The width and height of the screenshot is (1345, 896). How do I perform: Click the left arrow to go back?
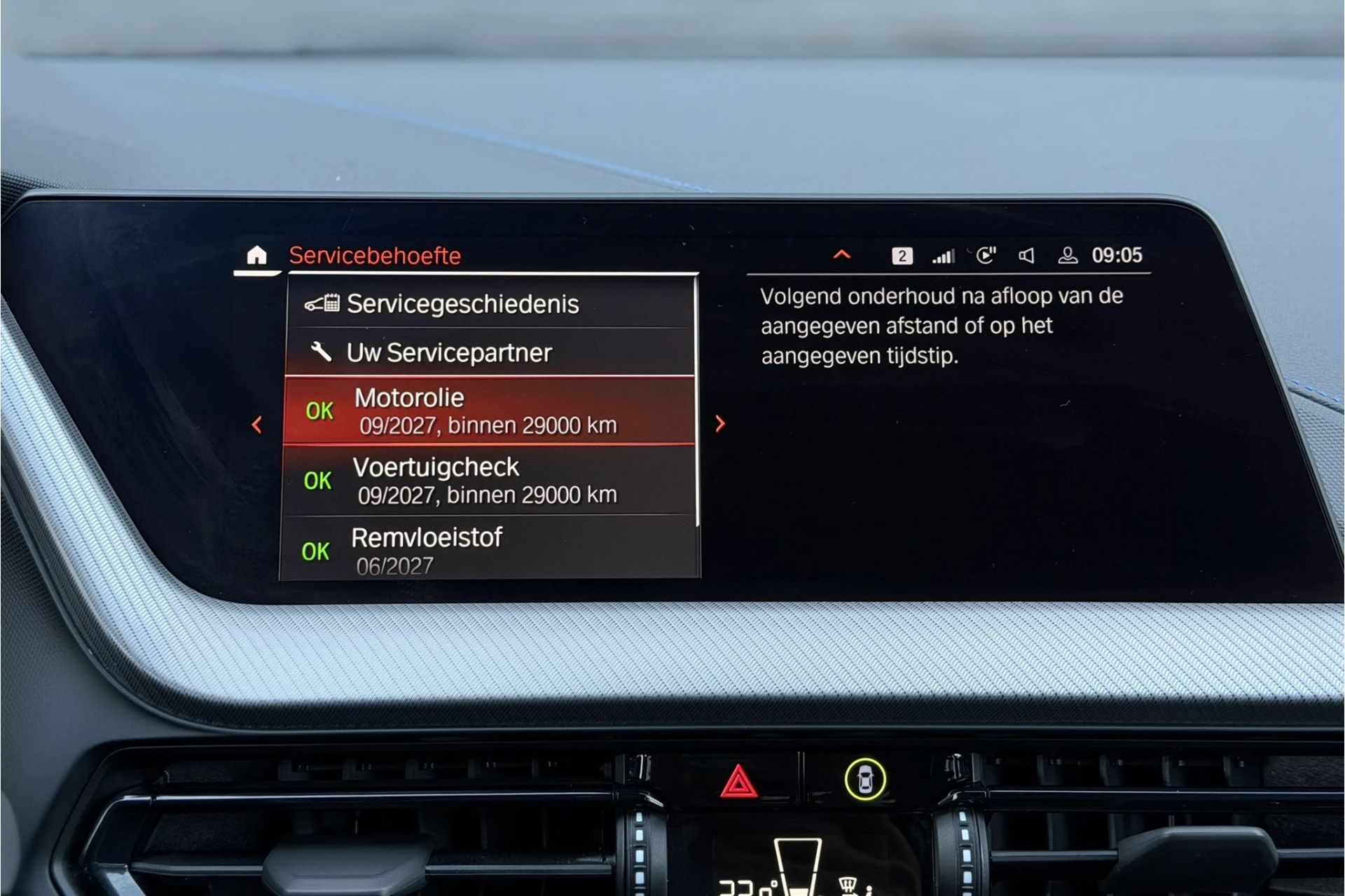click(257, 425)
